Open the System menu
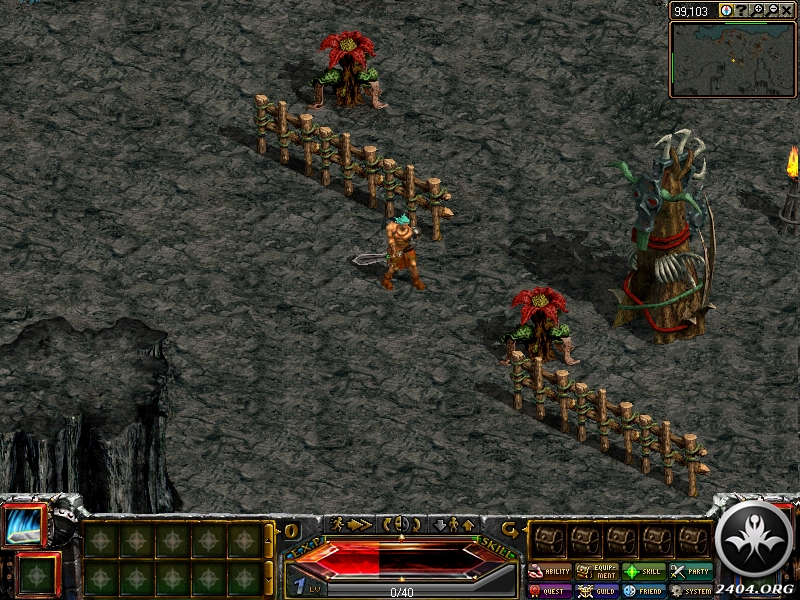Screen dimensions: 800x600 [x=692, y=591]
